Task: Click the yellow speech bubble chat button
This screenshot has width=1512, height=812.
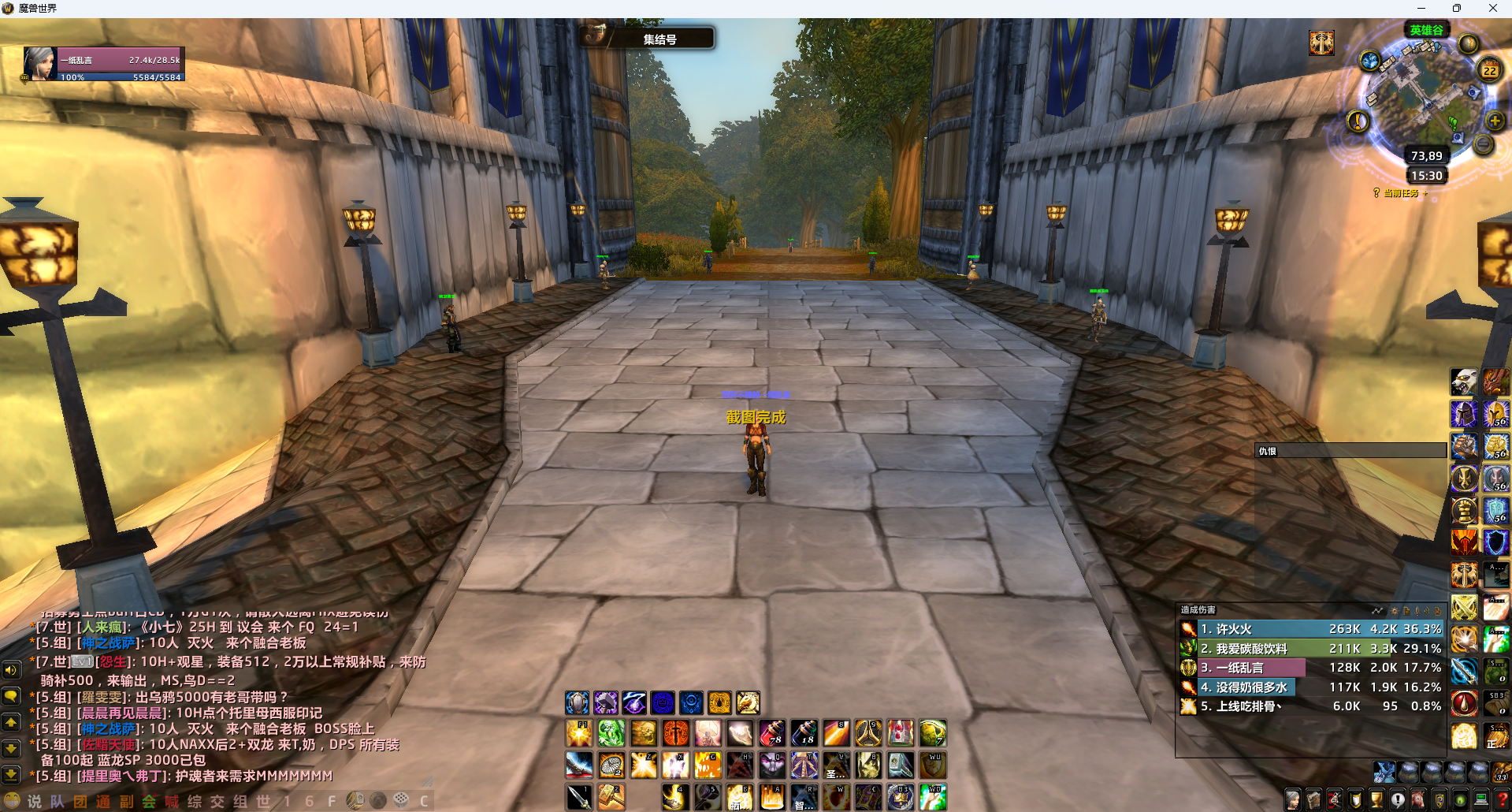Action: [11, 696]
